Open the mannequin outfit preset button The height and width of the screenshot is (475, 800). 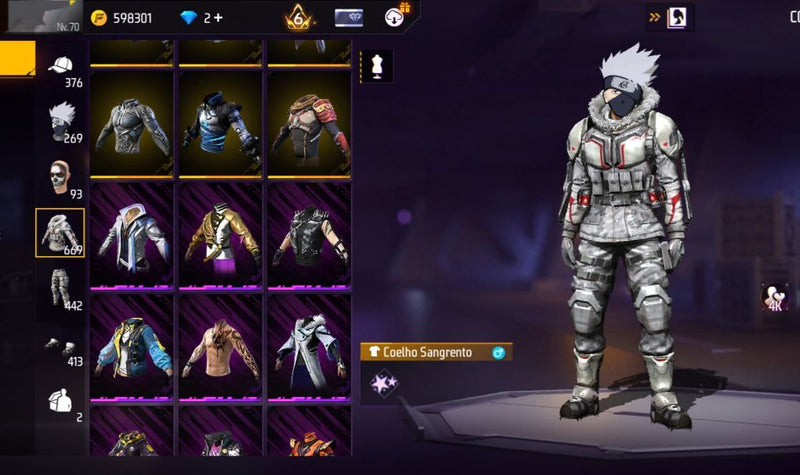click(377, 66)
